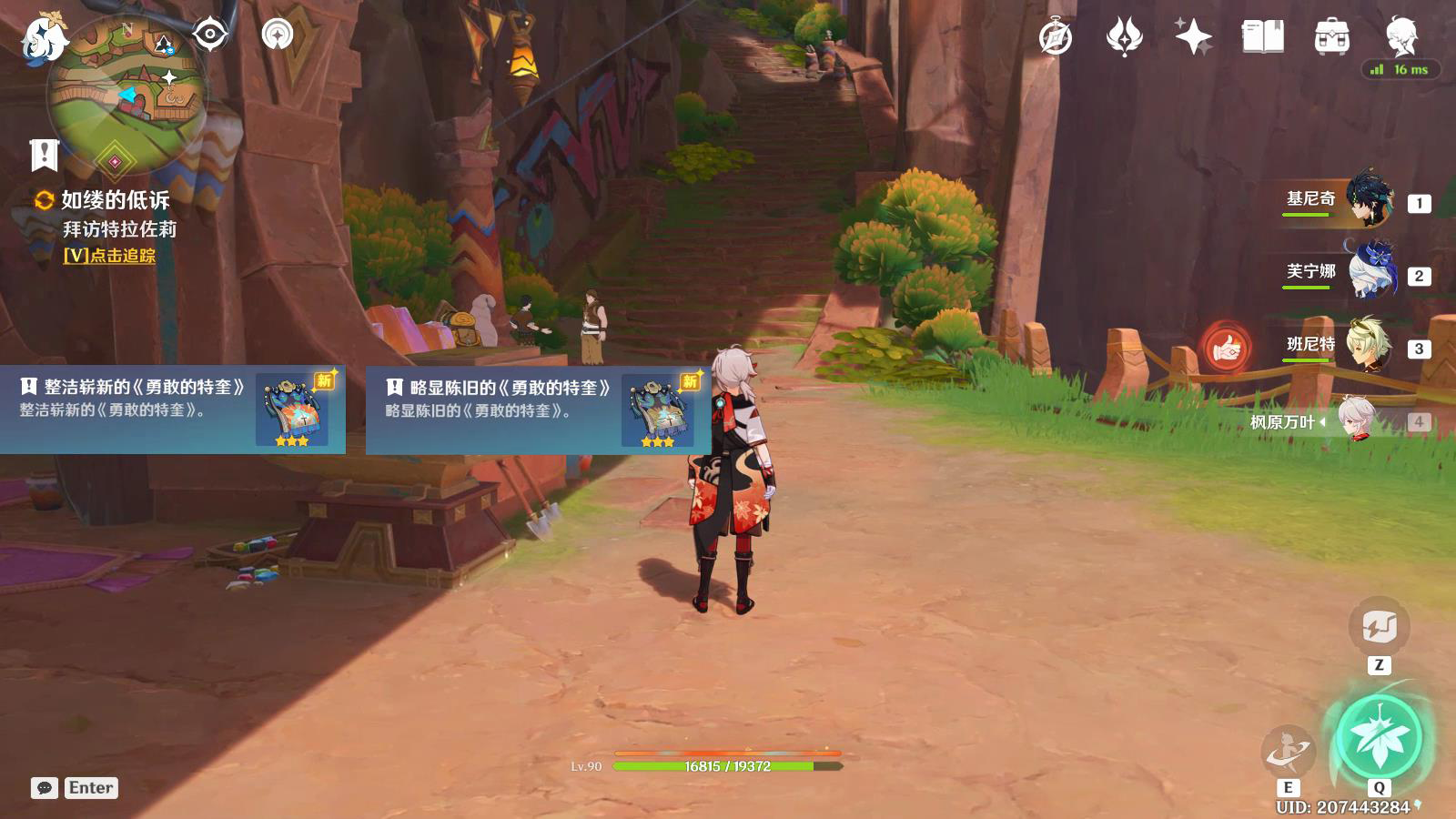This screenshot has width=1456, height=819.
Task: Open the character profile head icon
Action: coord(1401,37)
